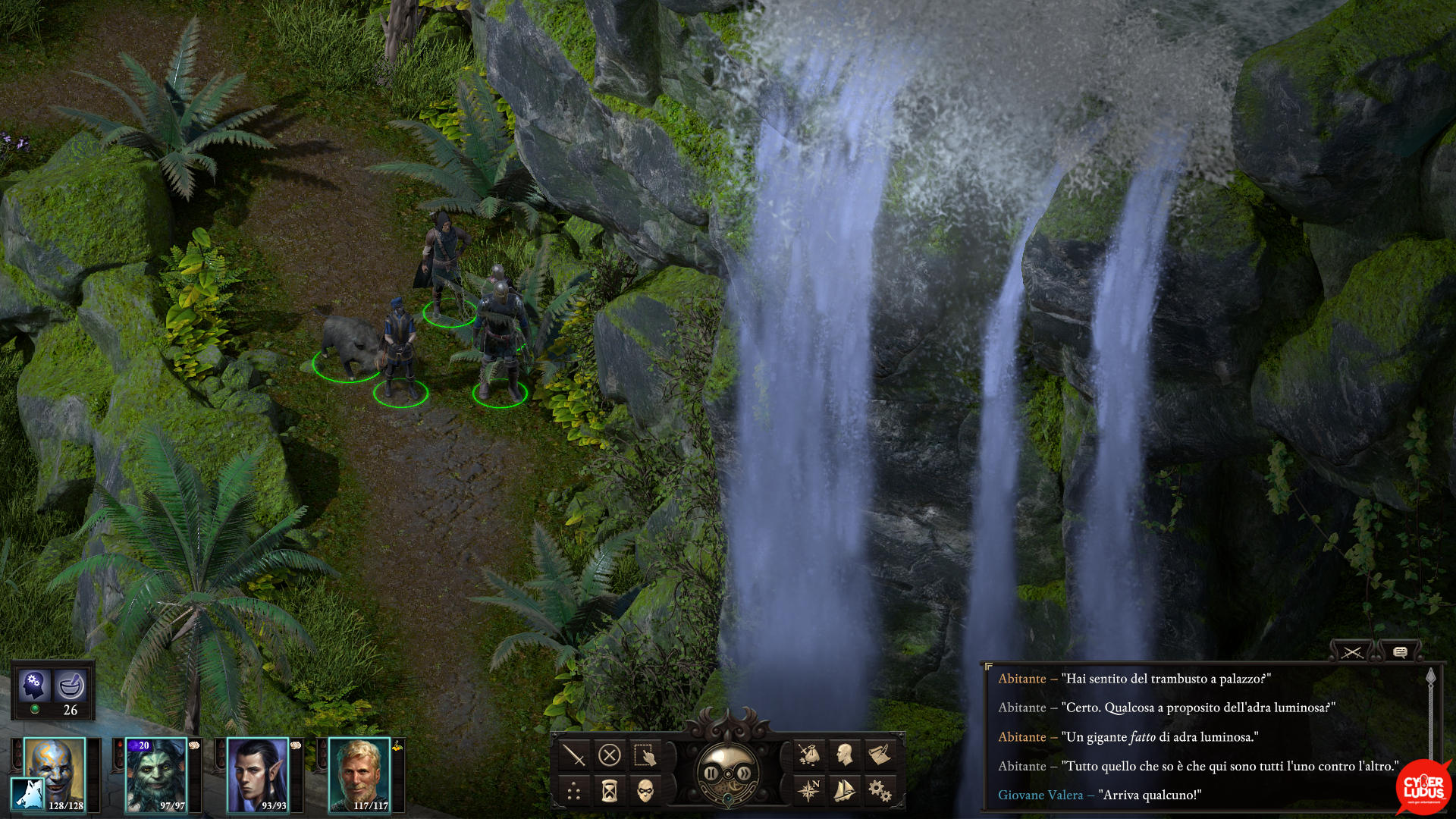Activate the select-all party button

(x=645, y=755)
